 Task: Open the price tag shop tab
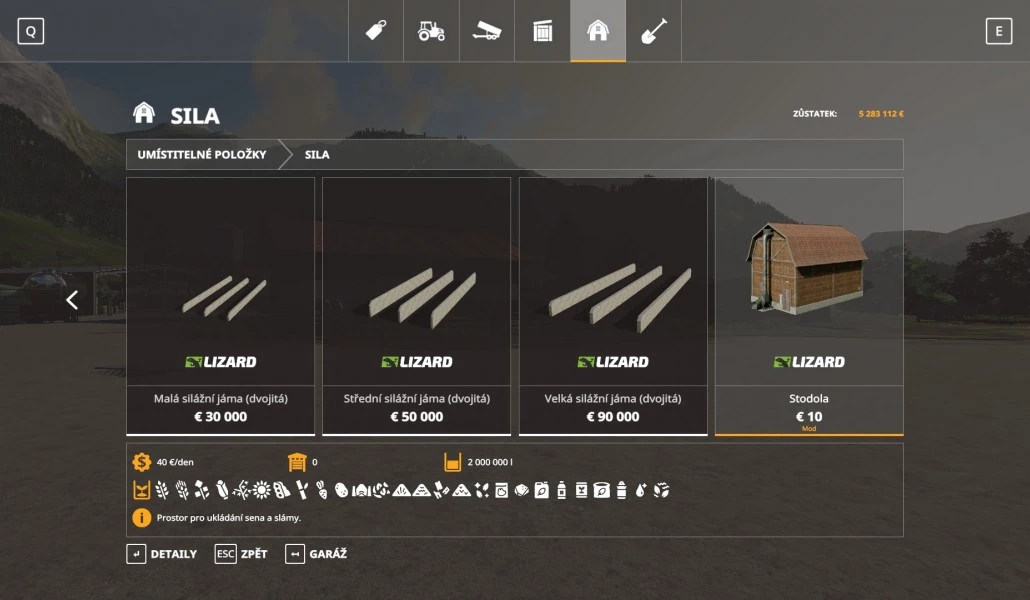(376, 31)
